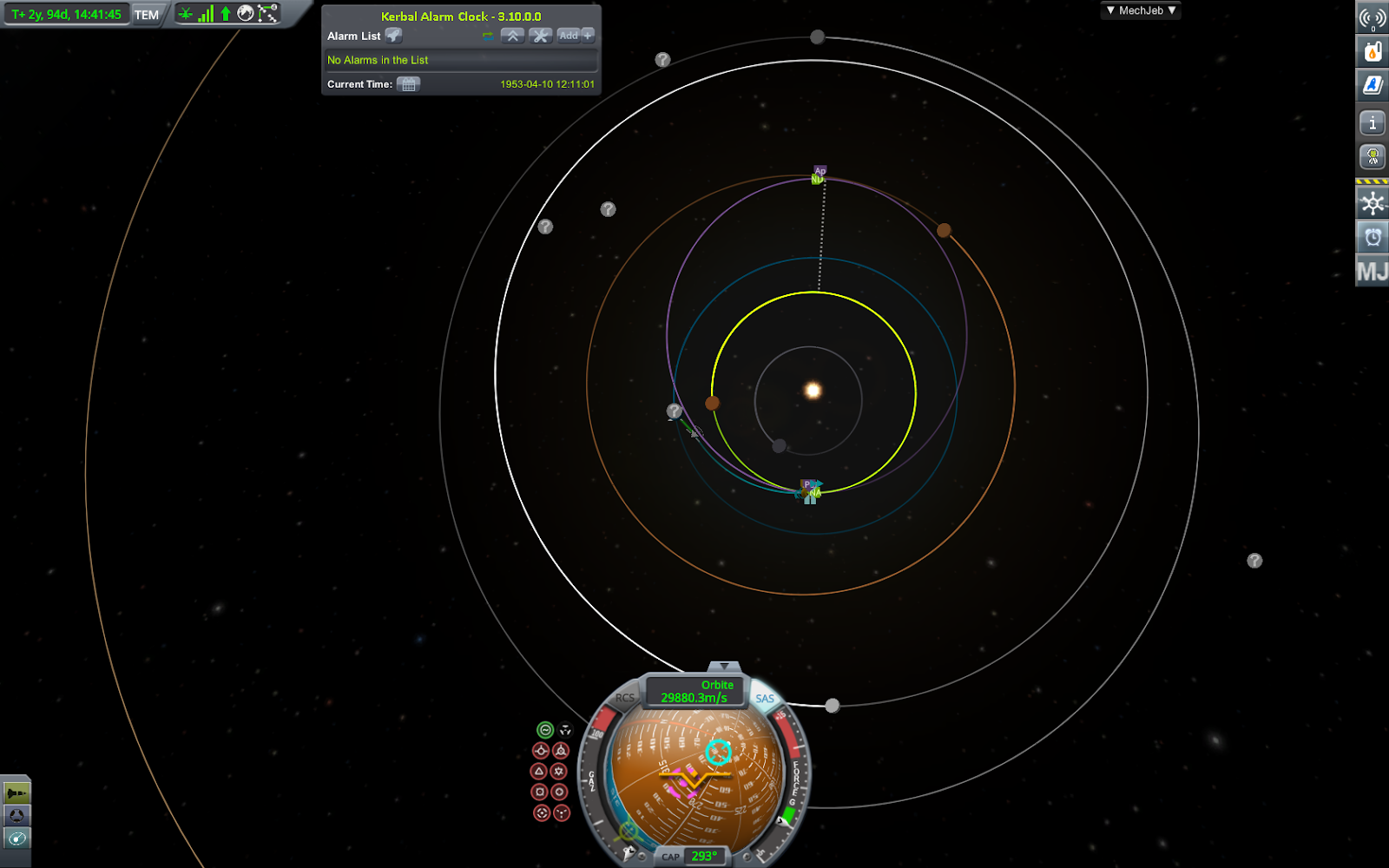
Task: Toggle the SAS indicator on the navball
Action: coord(765,699)
